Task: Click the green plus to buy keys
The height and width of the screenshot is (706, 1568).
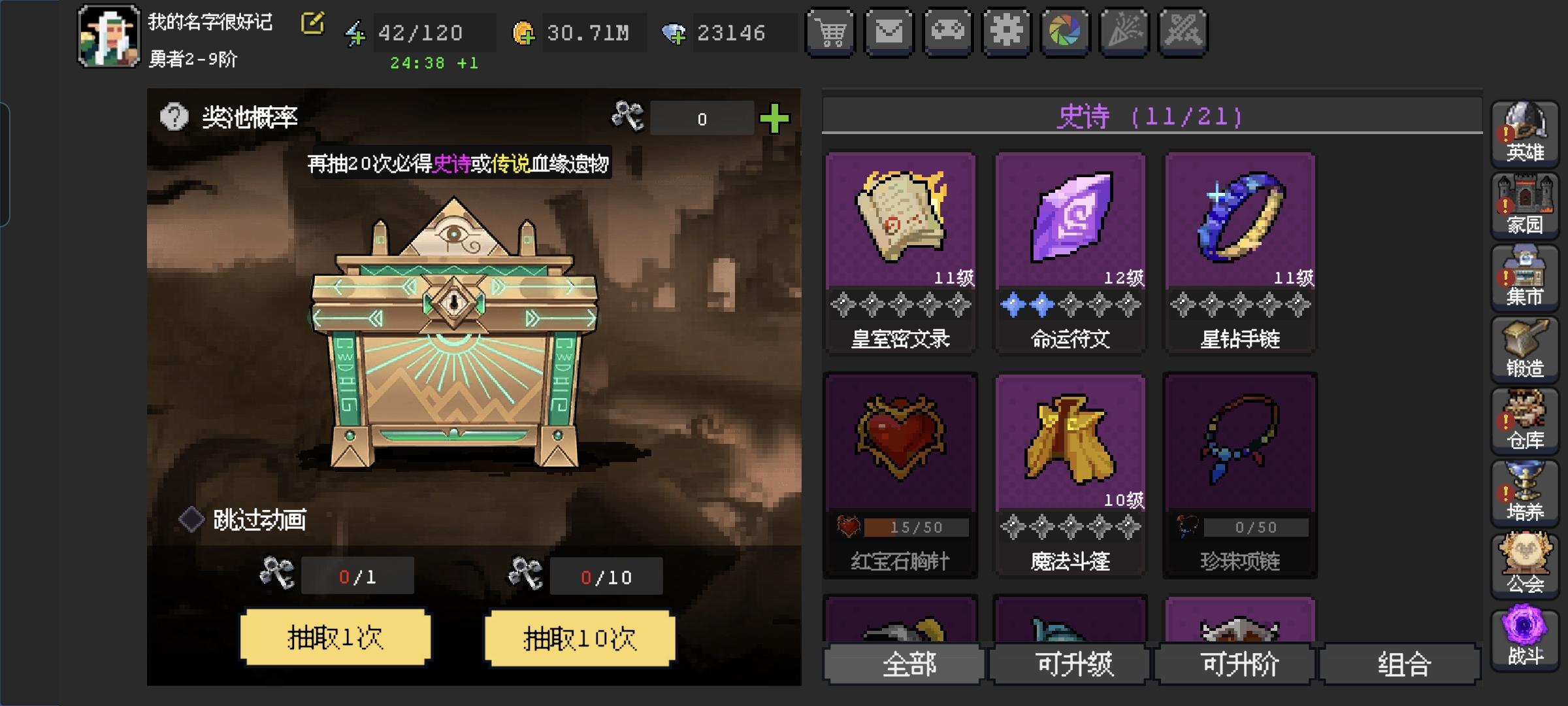Action: click(x=774, y=118)
